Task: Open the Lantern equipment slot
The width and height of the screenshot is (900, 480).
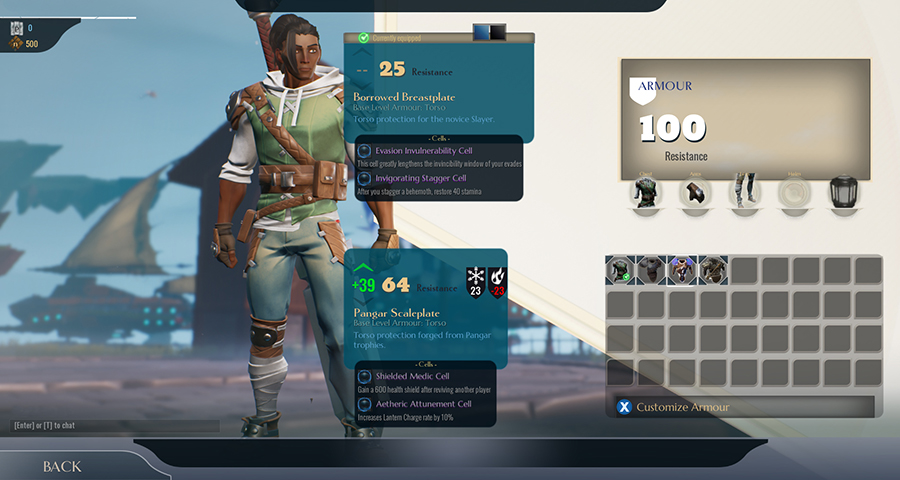Action: (x=845, y=192)
